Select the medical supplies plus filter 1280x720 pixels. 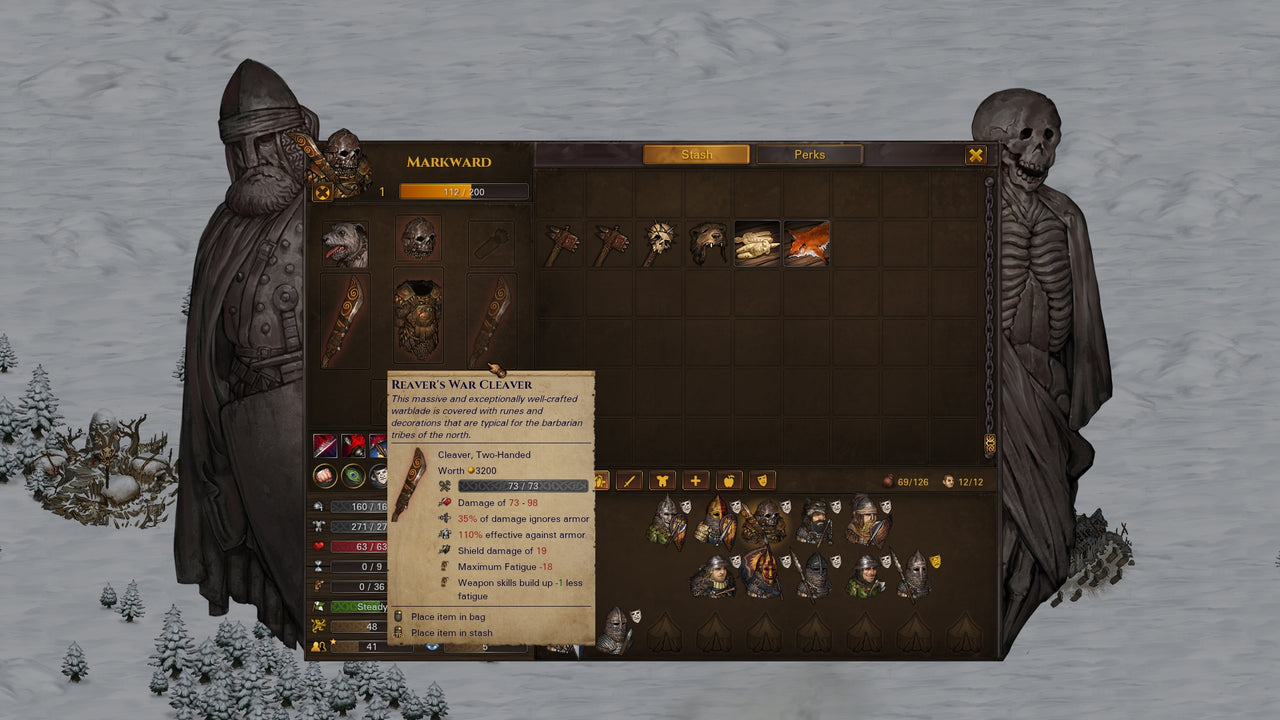click(696, 481)
